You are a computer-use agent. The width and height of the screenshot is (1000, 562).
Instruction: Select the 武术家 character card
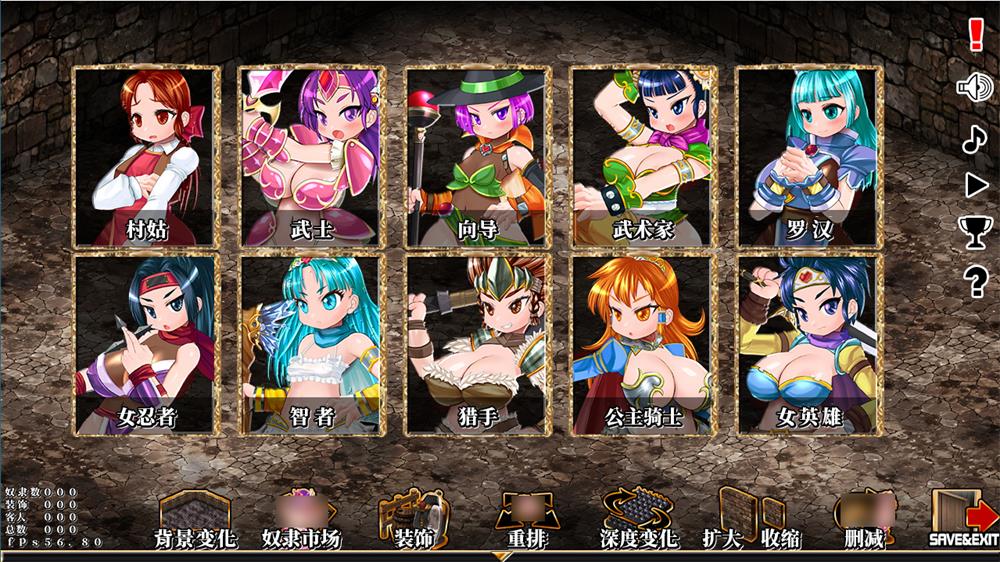point(642,156)
